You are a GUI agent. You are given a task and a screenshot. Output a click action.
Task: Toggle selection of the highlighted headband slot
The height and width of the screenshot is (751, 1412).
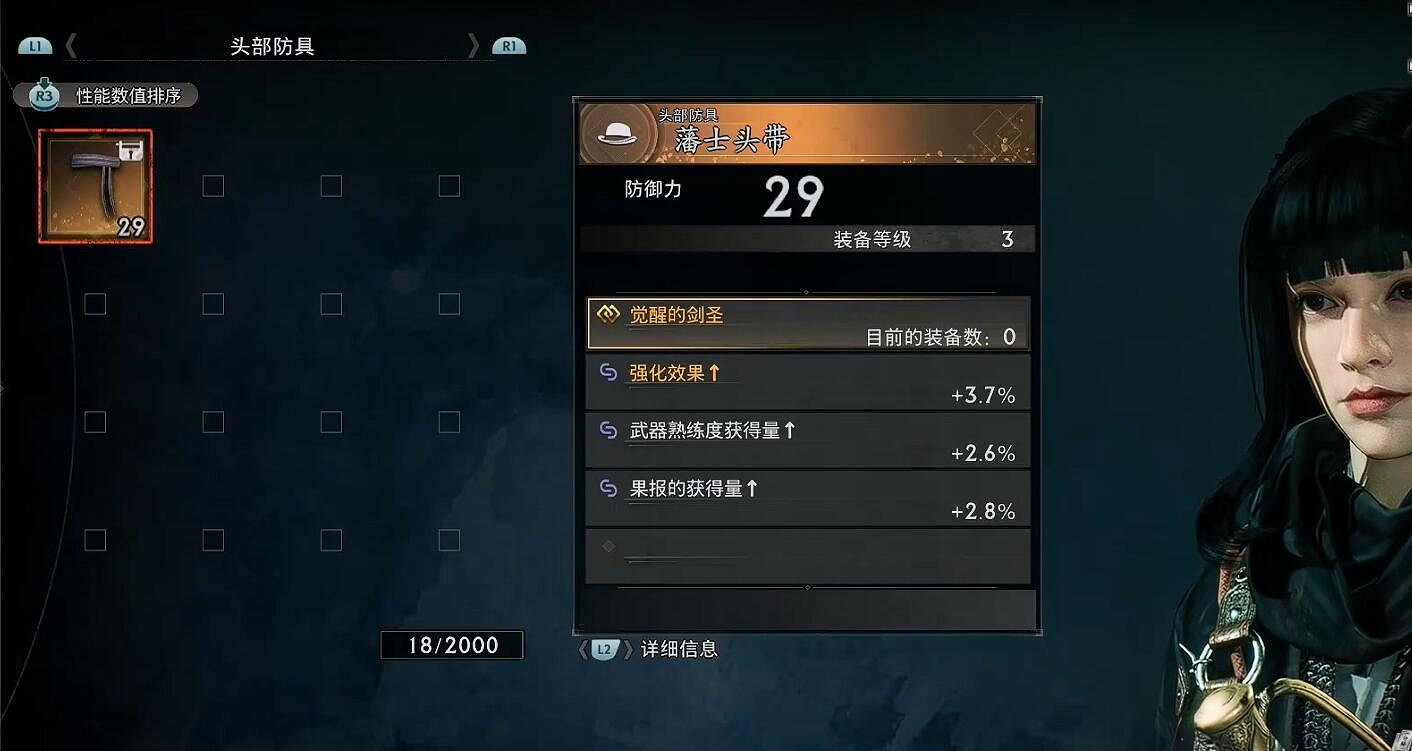[x=93, y=185]
